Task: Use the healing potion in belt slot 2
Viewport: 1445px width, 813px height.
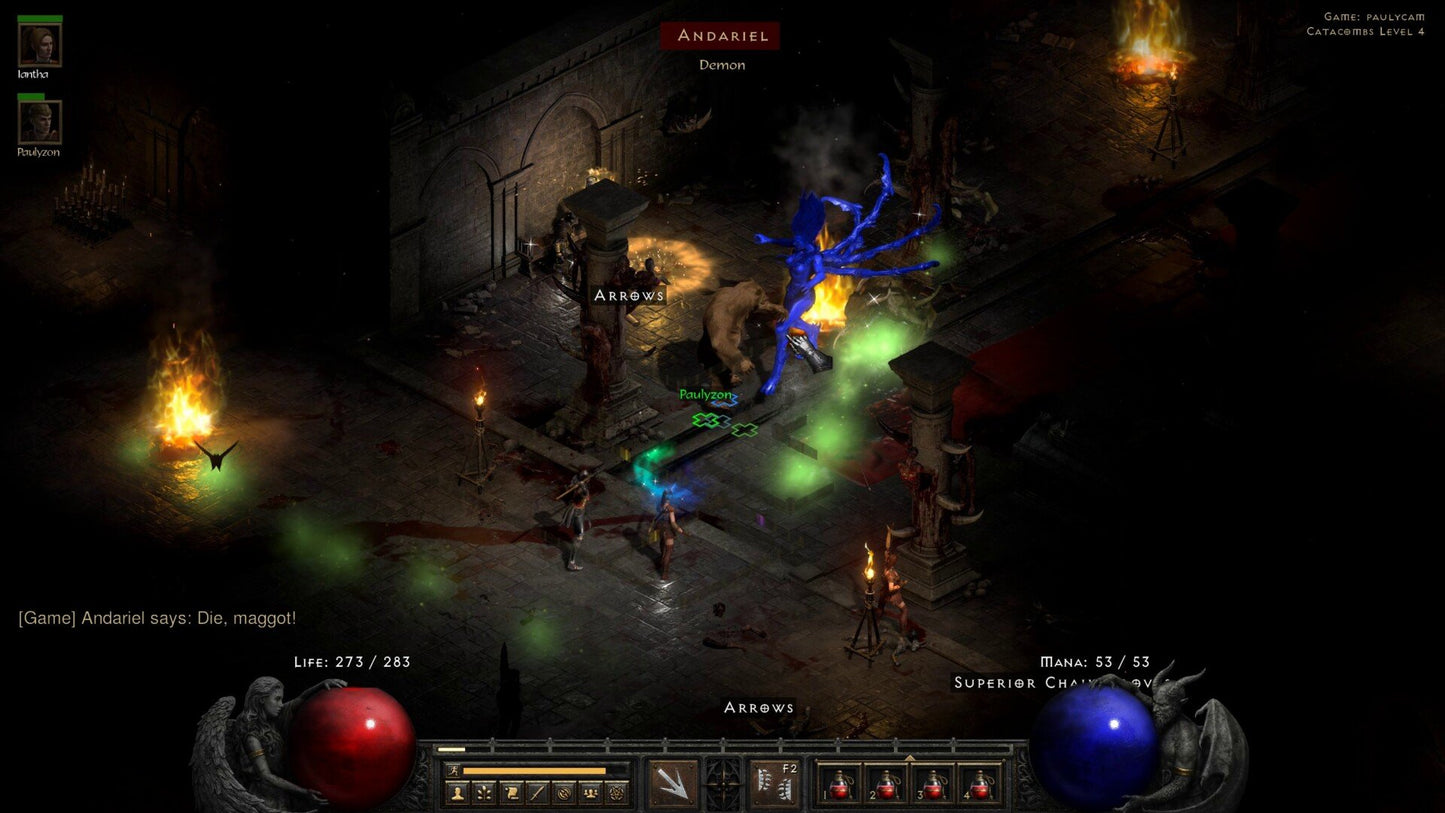Action: pyautogui.click(x=885, y=783)
